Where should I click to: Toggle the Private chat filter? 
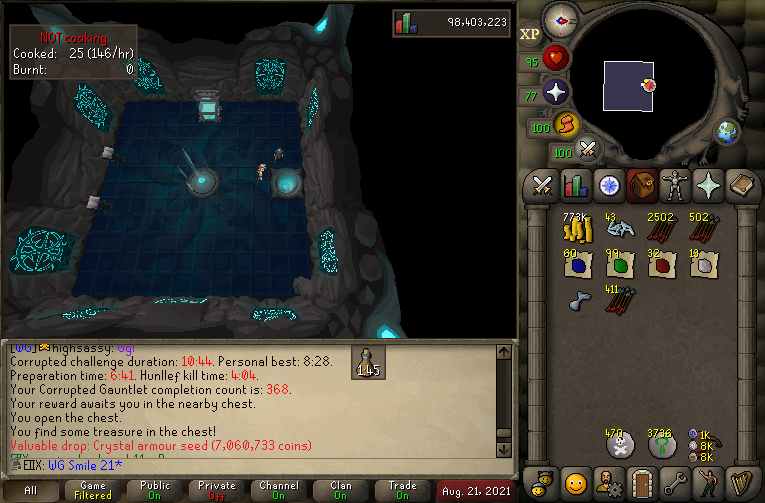point(217,492)
